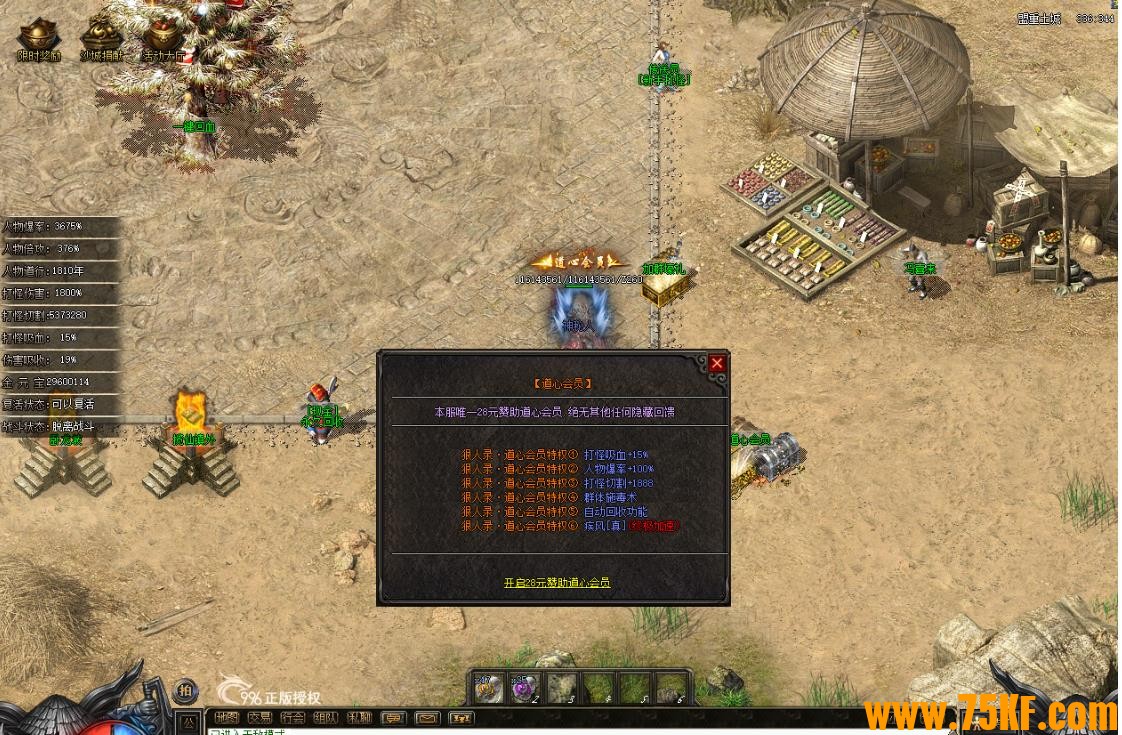
Task: Choose the 组队 team chat tab
Action: (x=326, y=718)
